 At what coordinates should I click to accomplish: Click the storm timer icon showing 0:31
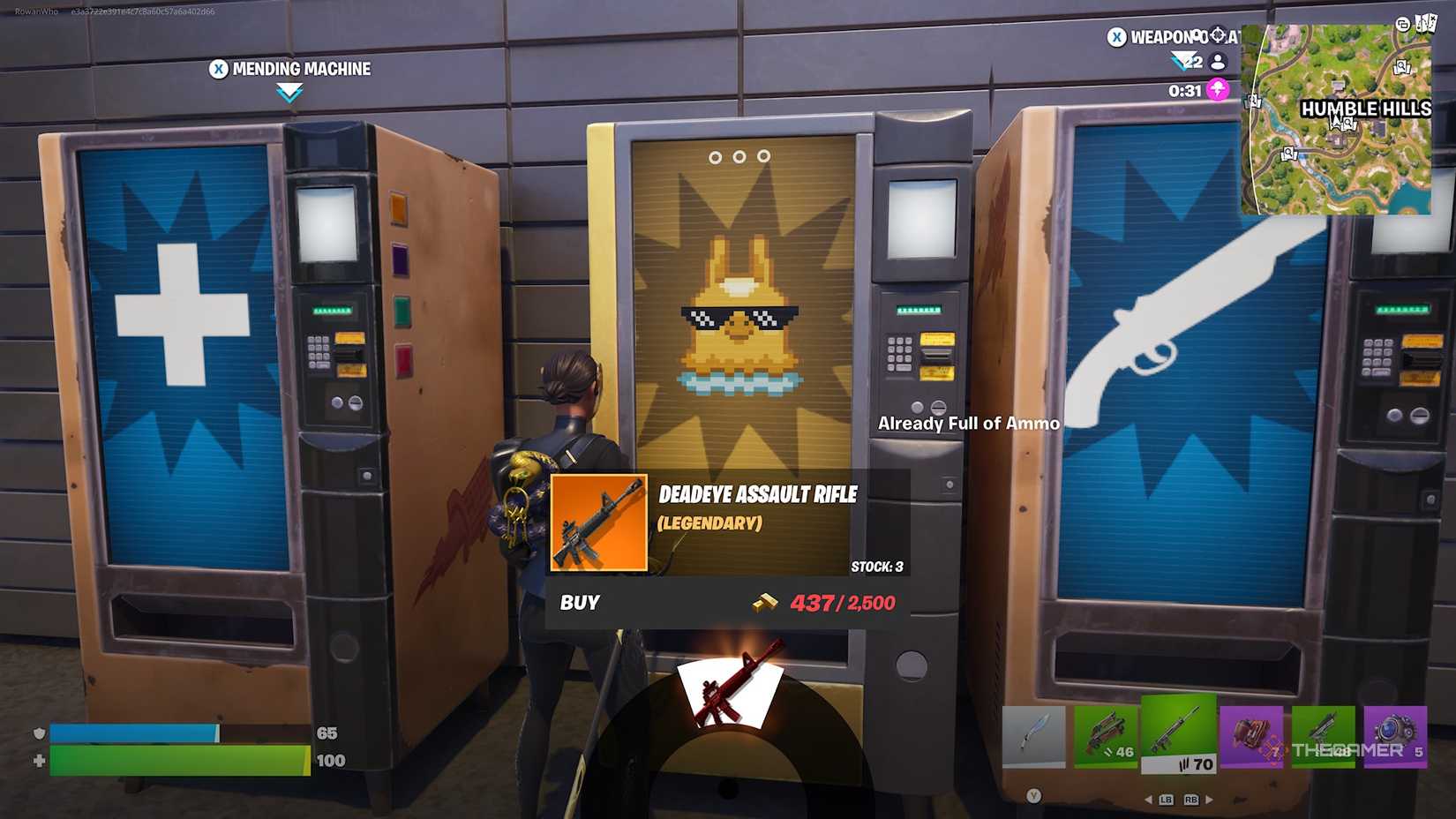pos(1220,89)
